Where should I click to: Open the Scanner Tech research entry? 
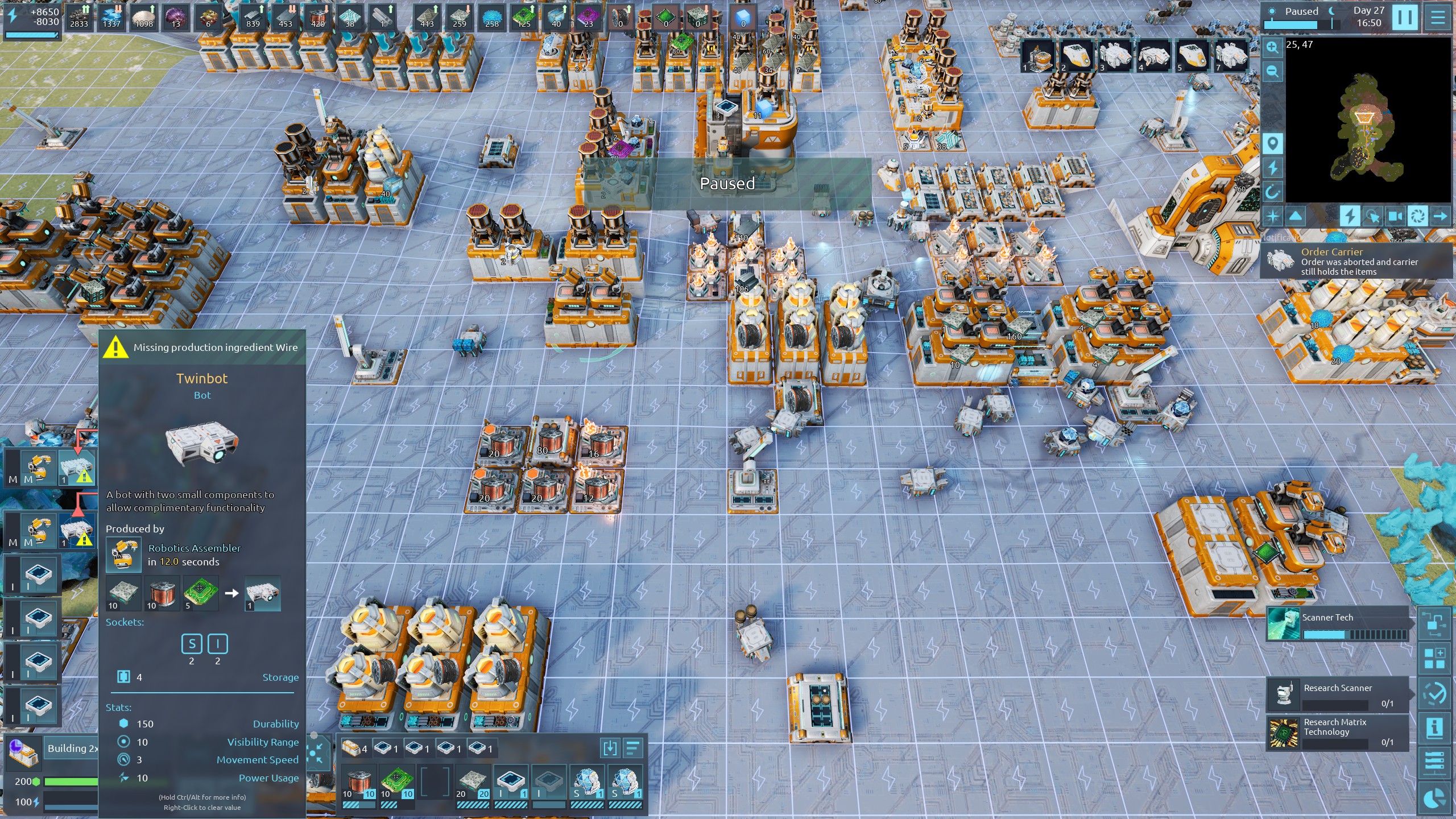click(x=1338, y=624)
